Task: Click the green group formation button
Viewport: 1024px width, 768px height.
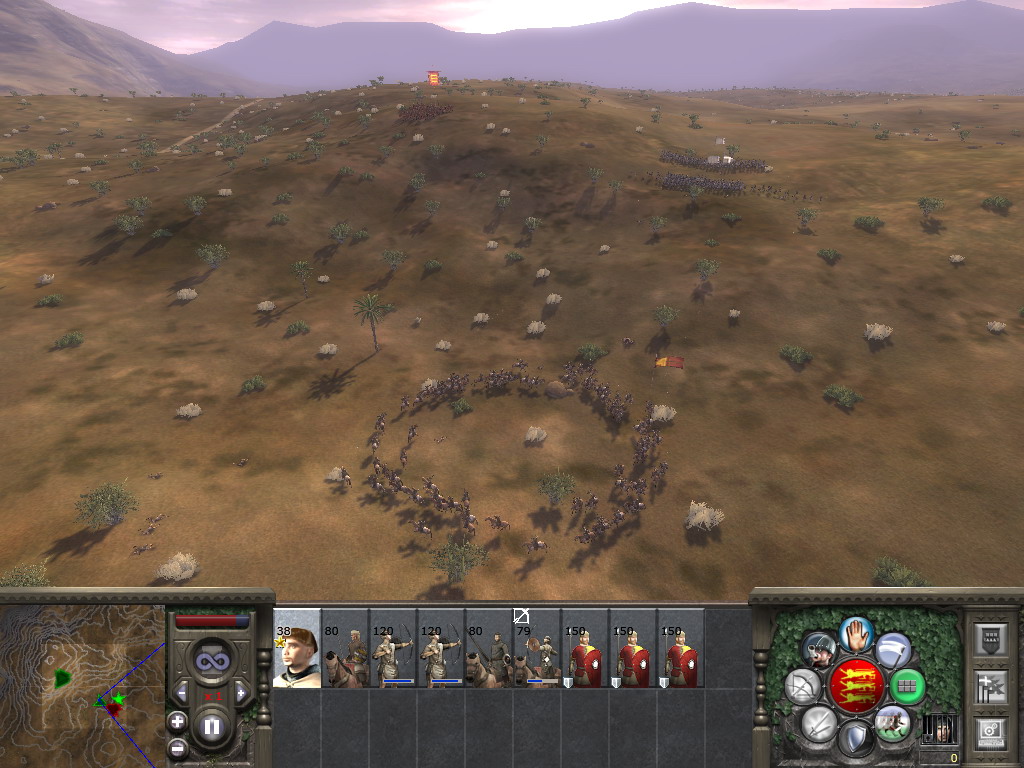Action: [x=907, y=686]
